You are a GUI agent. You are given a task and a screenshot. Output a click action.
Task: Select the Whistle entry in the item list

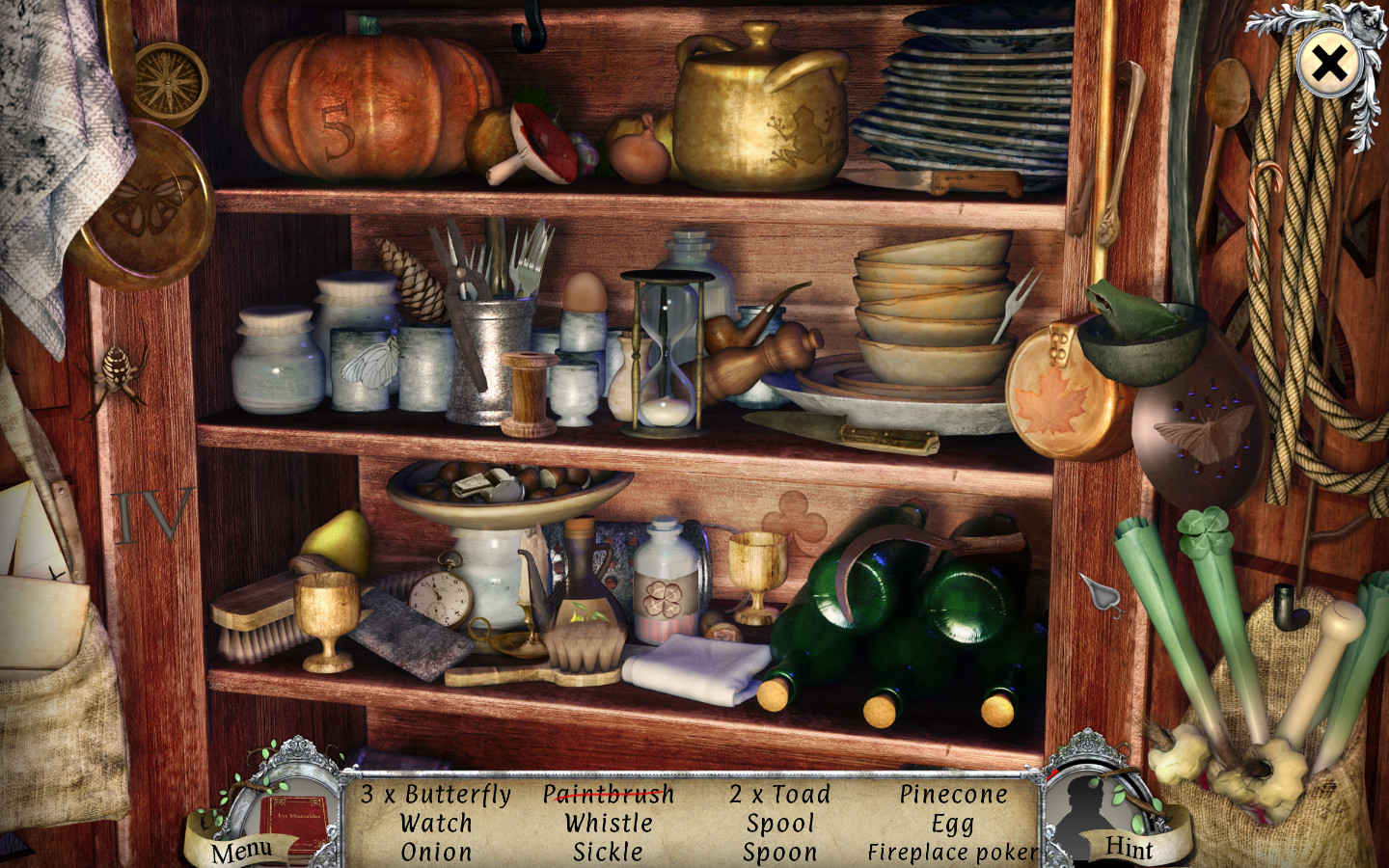(609, 824)
